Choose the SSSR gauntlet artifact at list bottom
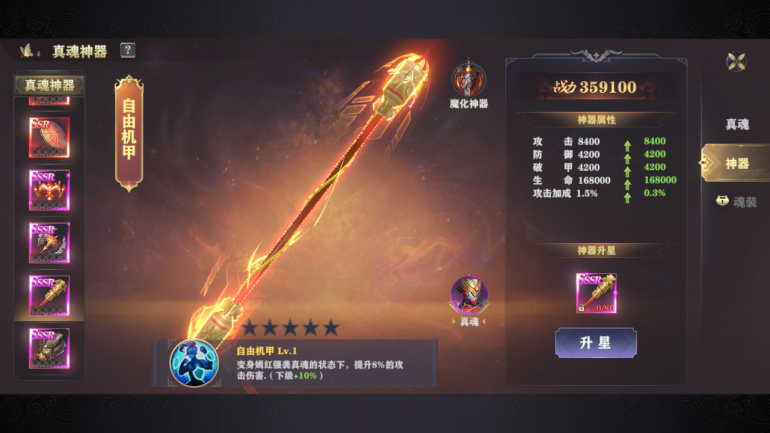Screen dimensions: 770x433 coord(49,347)
